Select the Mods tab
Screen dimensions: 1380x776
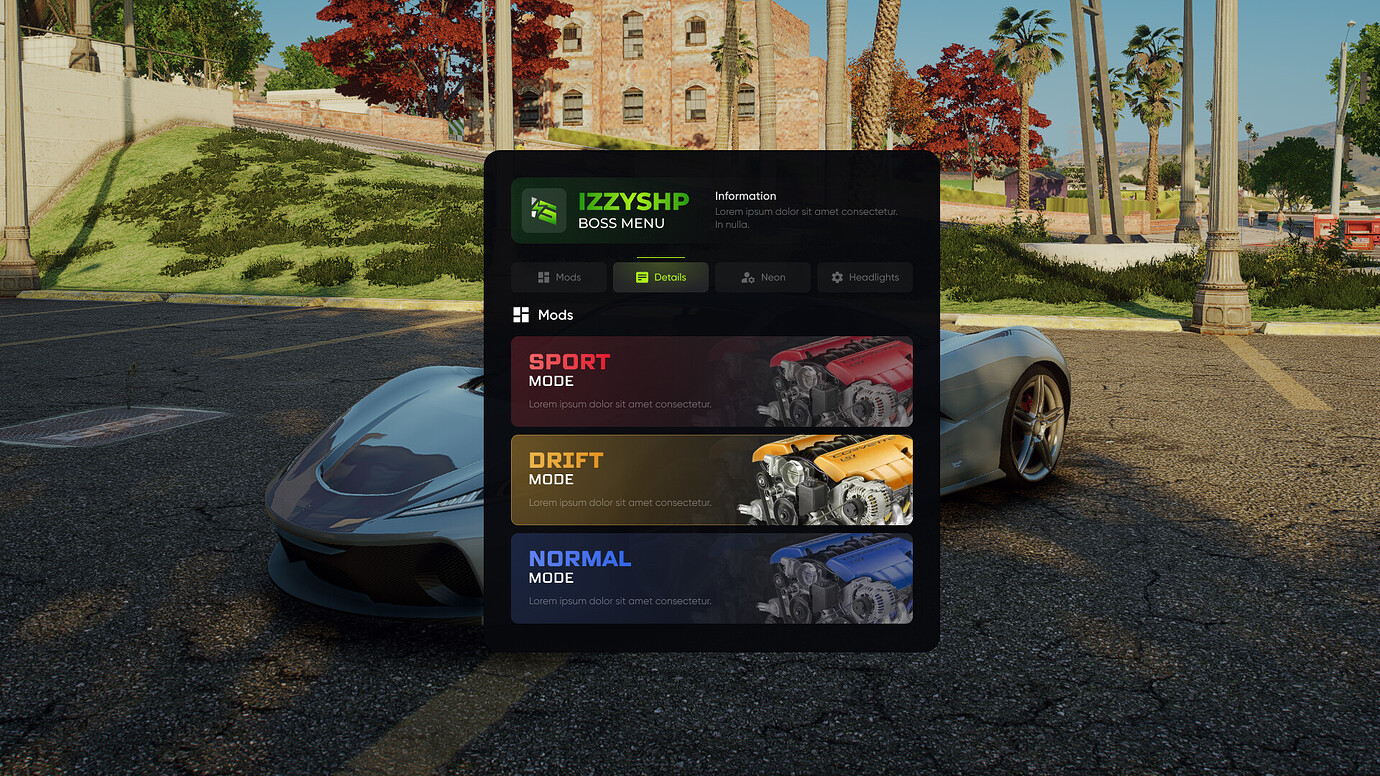coord(558,277)
